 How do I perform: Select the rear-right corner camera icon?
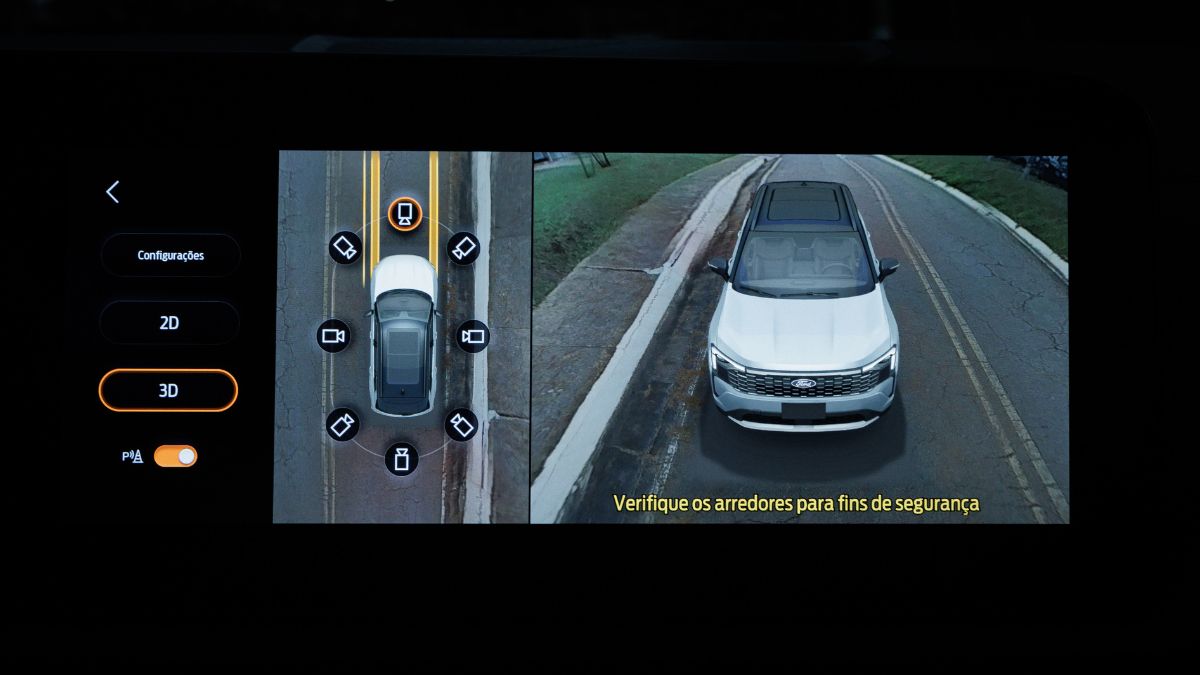(461, 425)
